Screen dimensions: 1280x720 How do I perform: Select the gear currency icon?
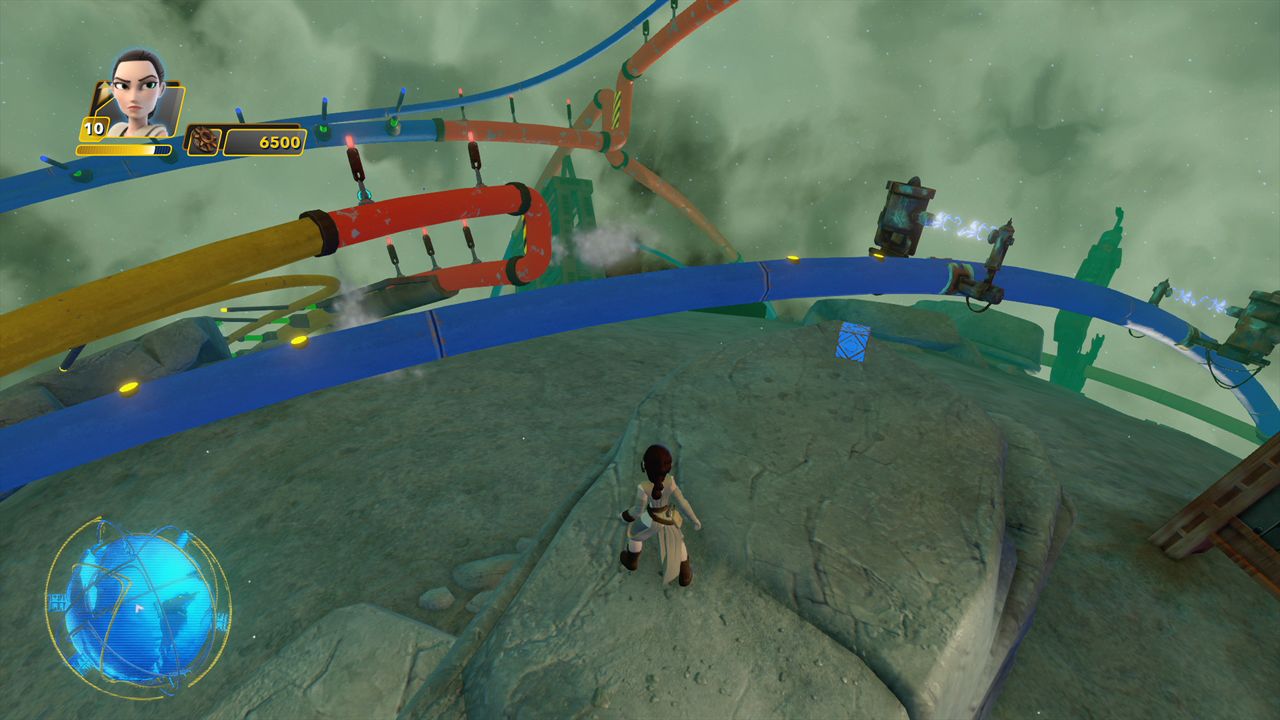[x=204, y=141]
